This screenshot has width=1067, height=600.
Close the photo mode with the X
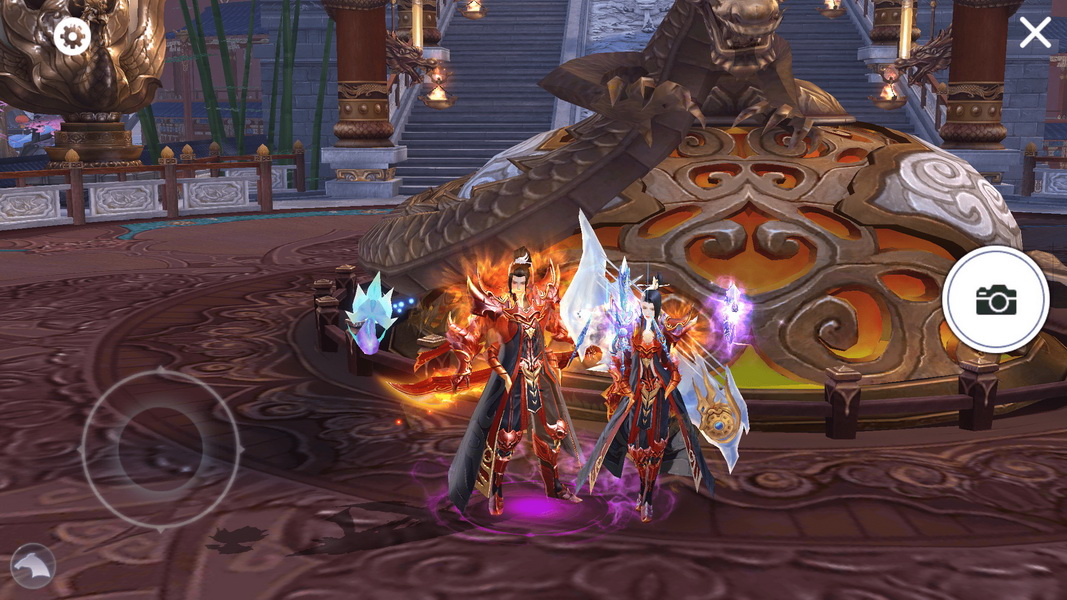point(1035,33)
